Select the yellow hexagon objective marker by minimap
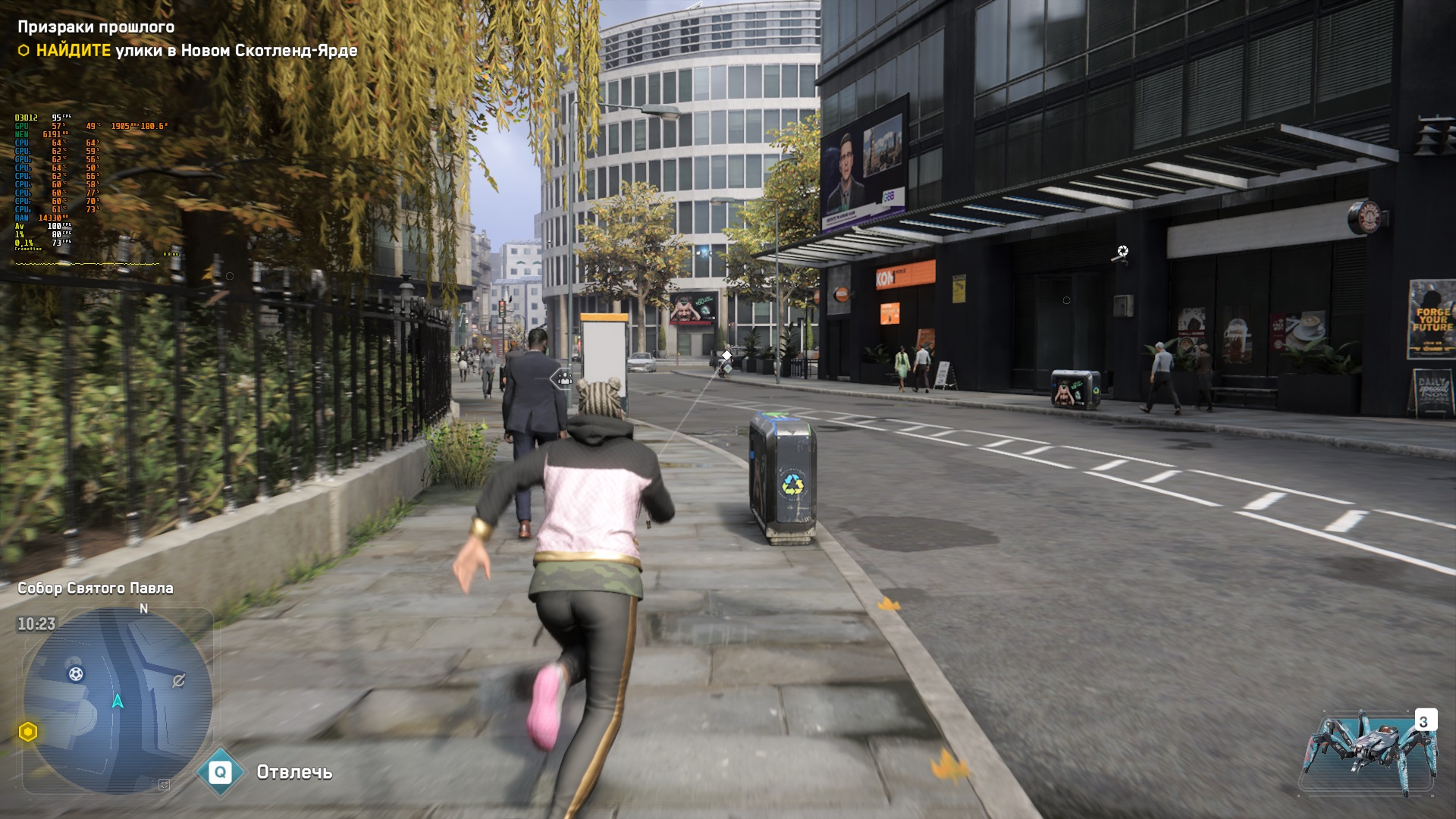The width and height of the screenshot is (1456, 819). click(28, 732)
